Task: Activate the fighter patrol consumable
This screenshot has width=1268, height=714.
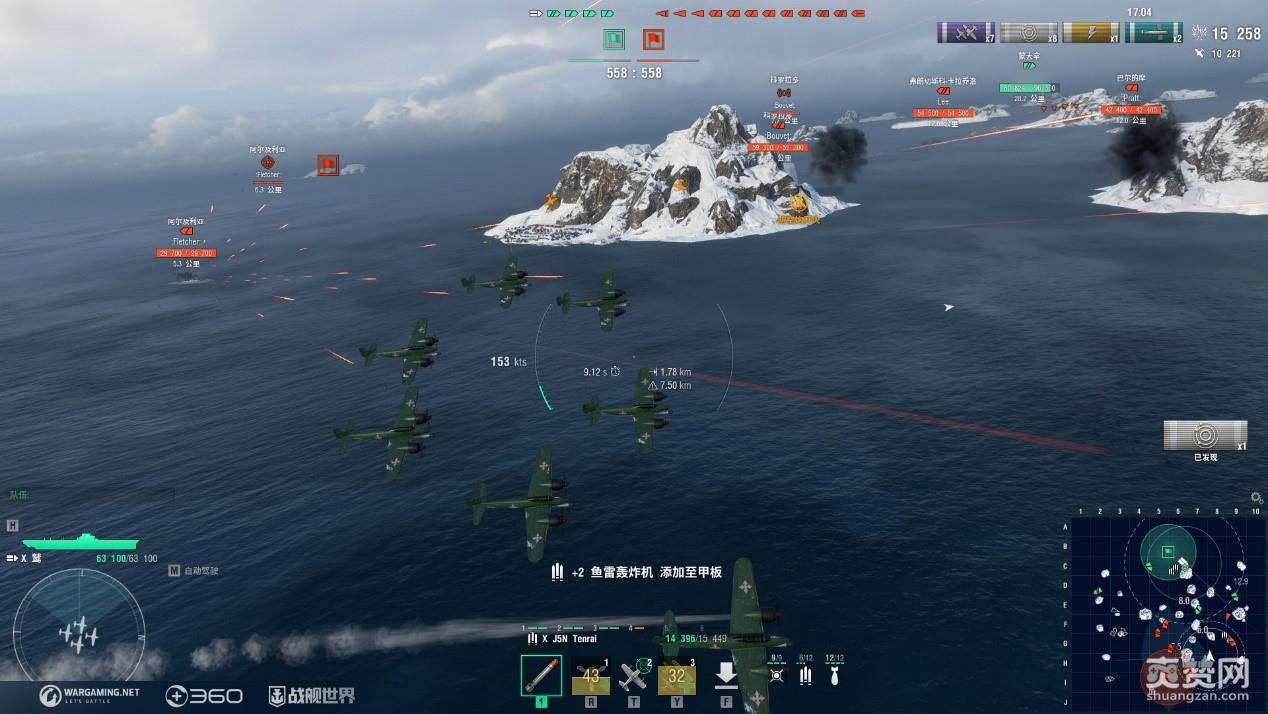Action: [634, 677]
